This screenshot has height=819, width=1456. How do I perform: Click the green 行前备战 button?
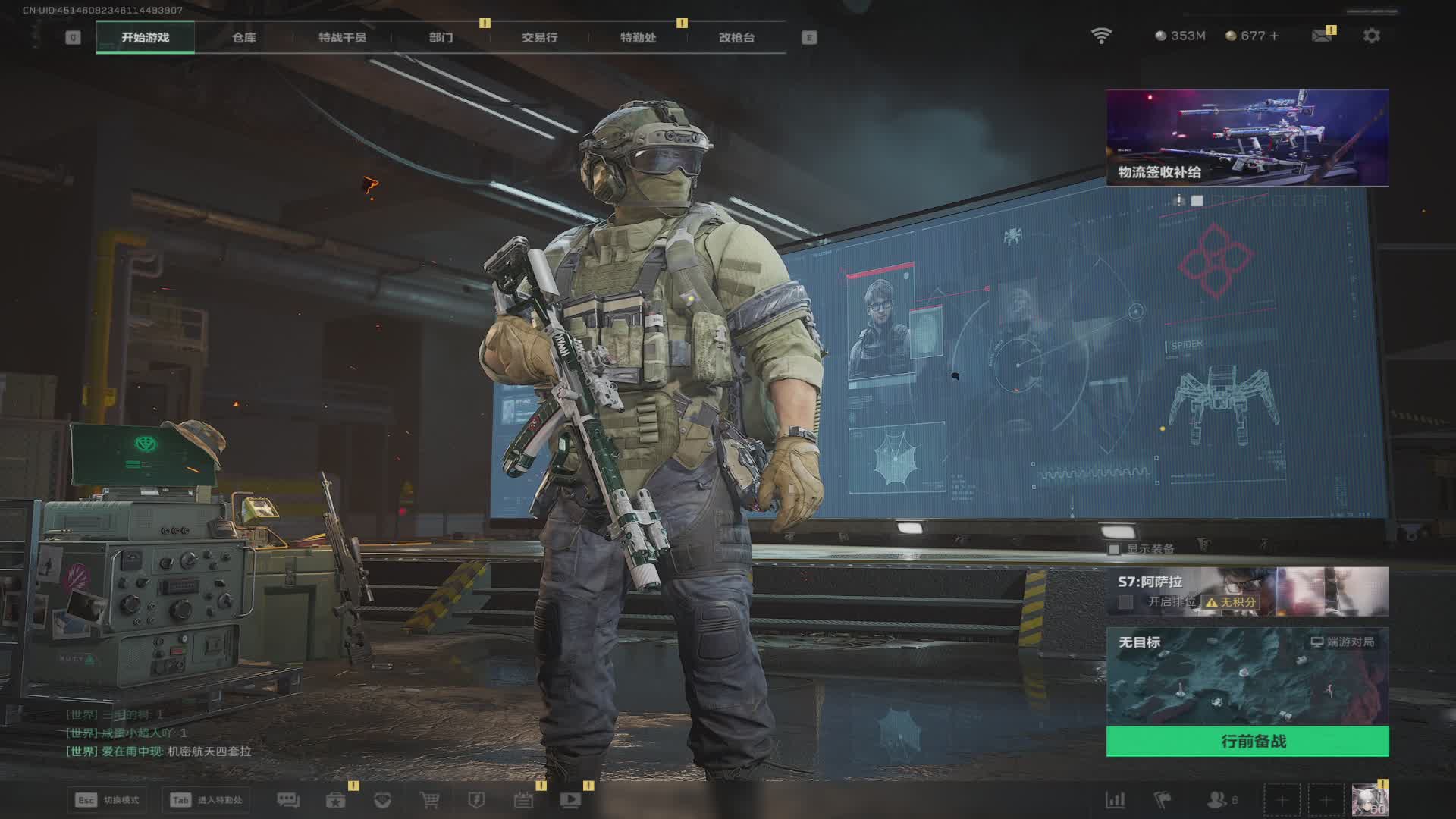pyautogui.click(x=1247, y=741)
